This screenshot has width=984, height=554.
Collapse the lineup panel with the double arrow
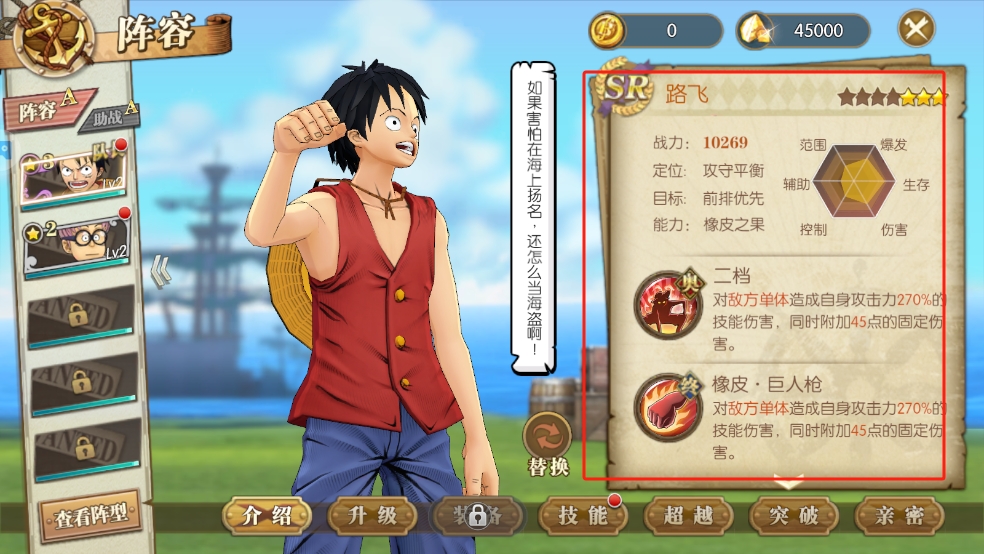tap(159, 271)
